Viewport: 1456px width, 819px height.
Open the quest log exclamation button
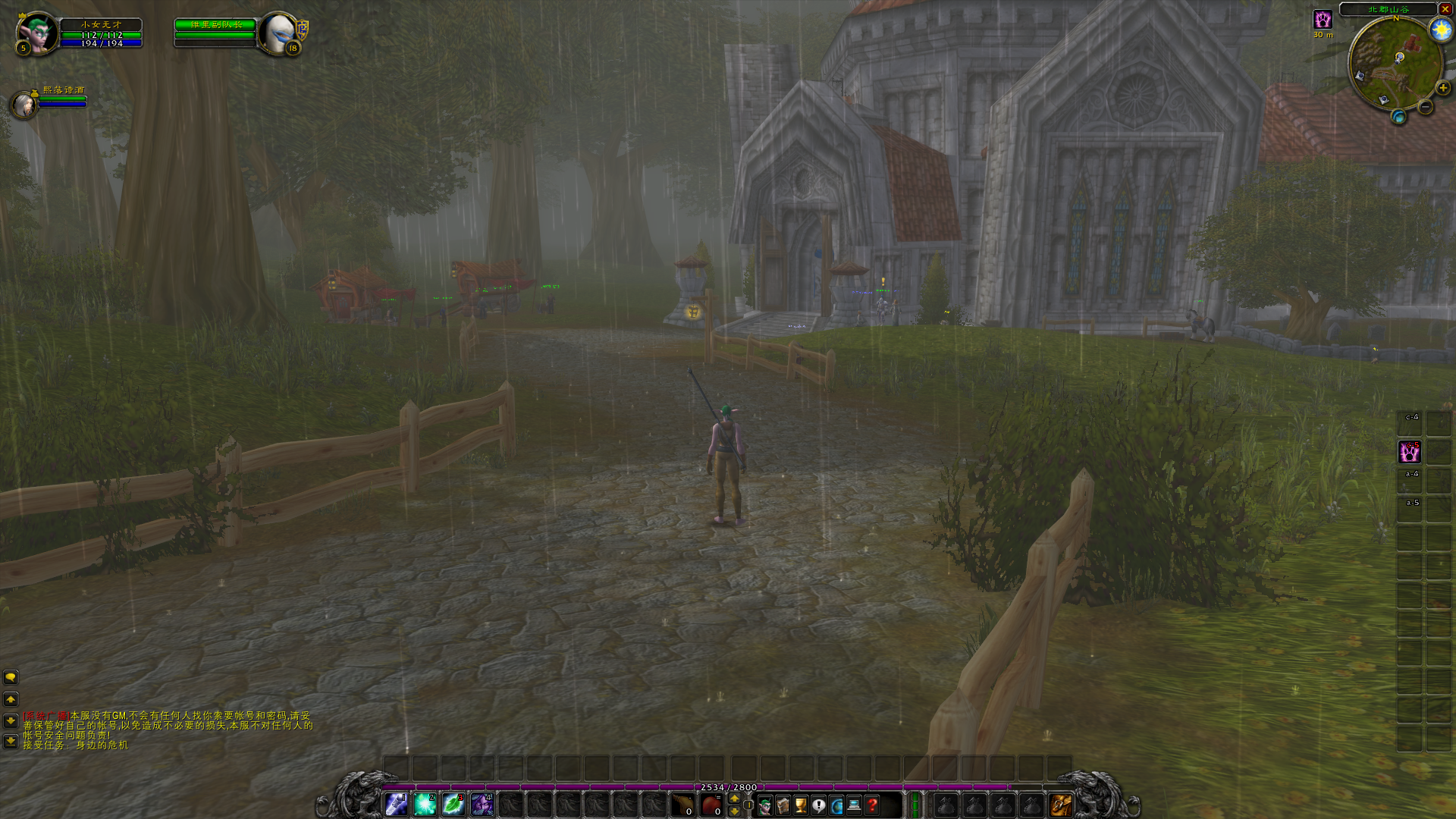coord(818,805)
